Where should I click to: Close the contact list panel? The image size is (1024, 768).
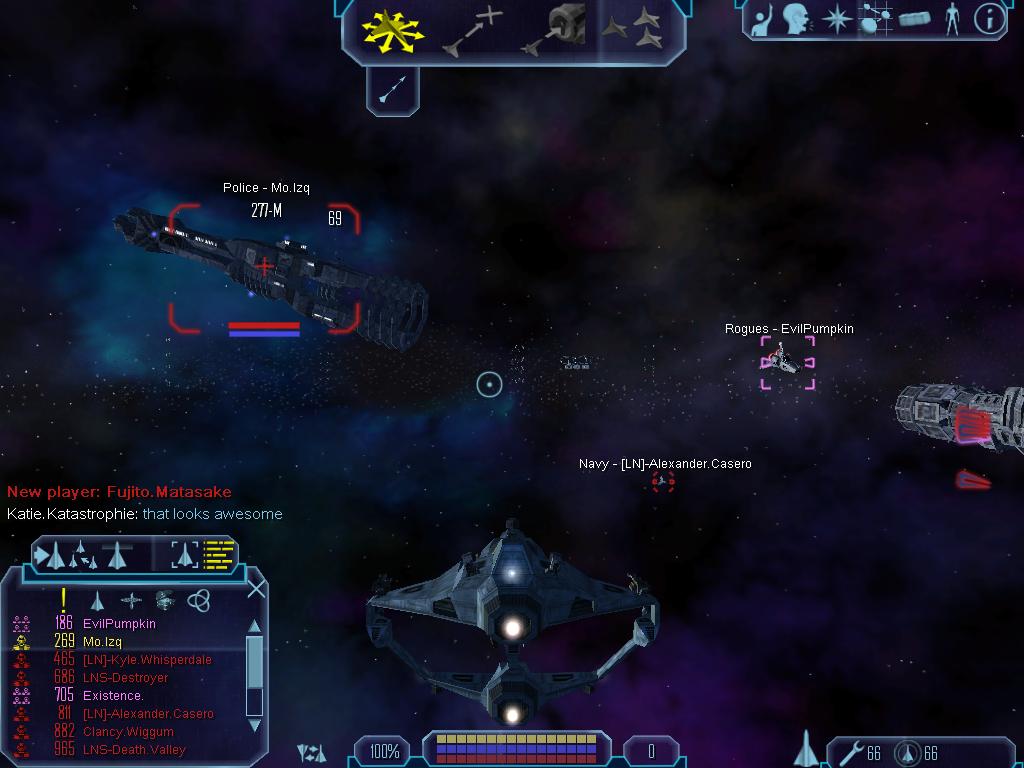[x=256, y=588]
